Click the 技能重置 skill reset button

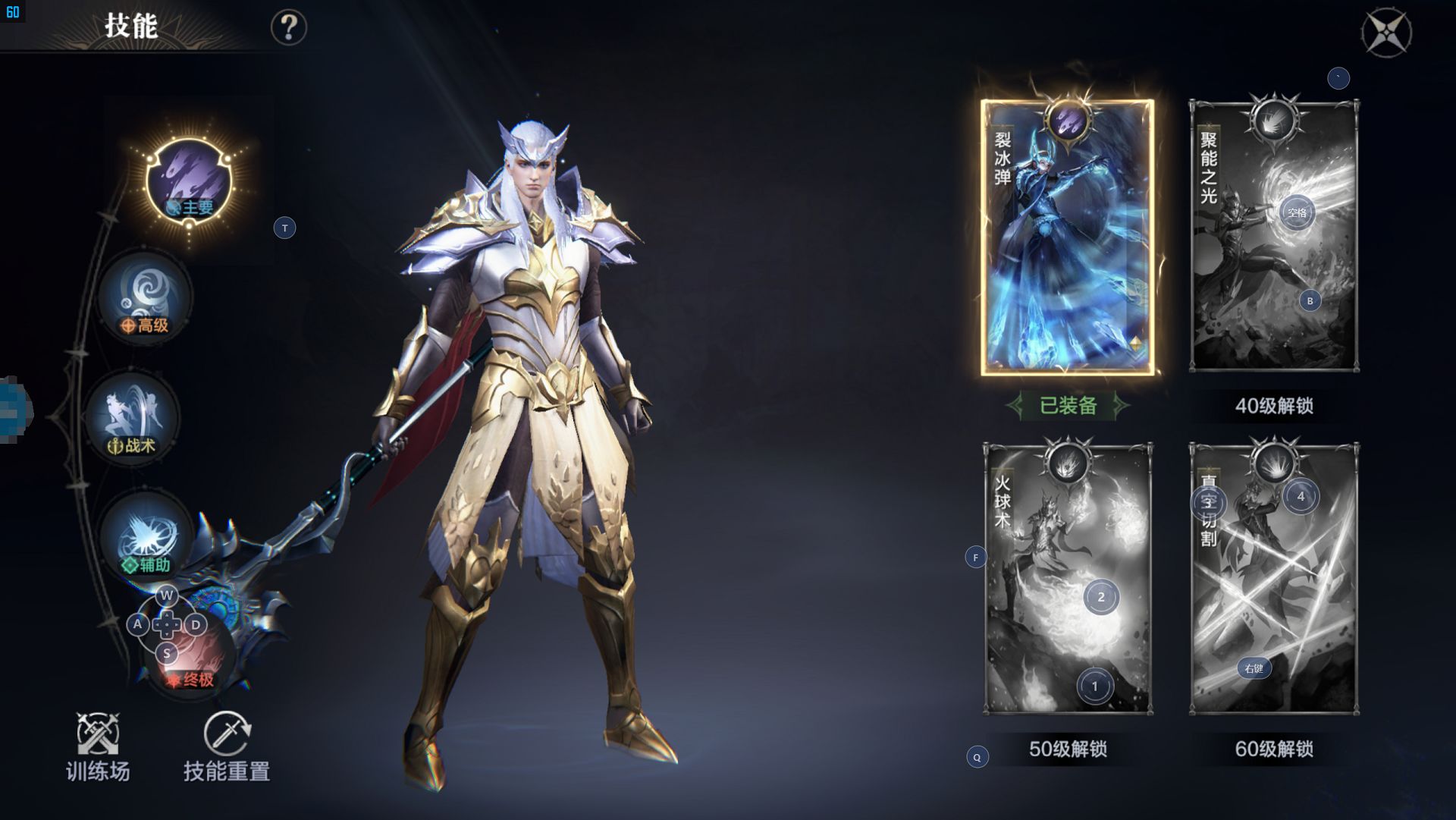[227, 747]
